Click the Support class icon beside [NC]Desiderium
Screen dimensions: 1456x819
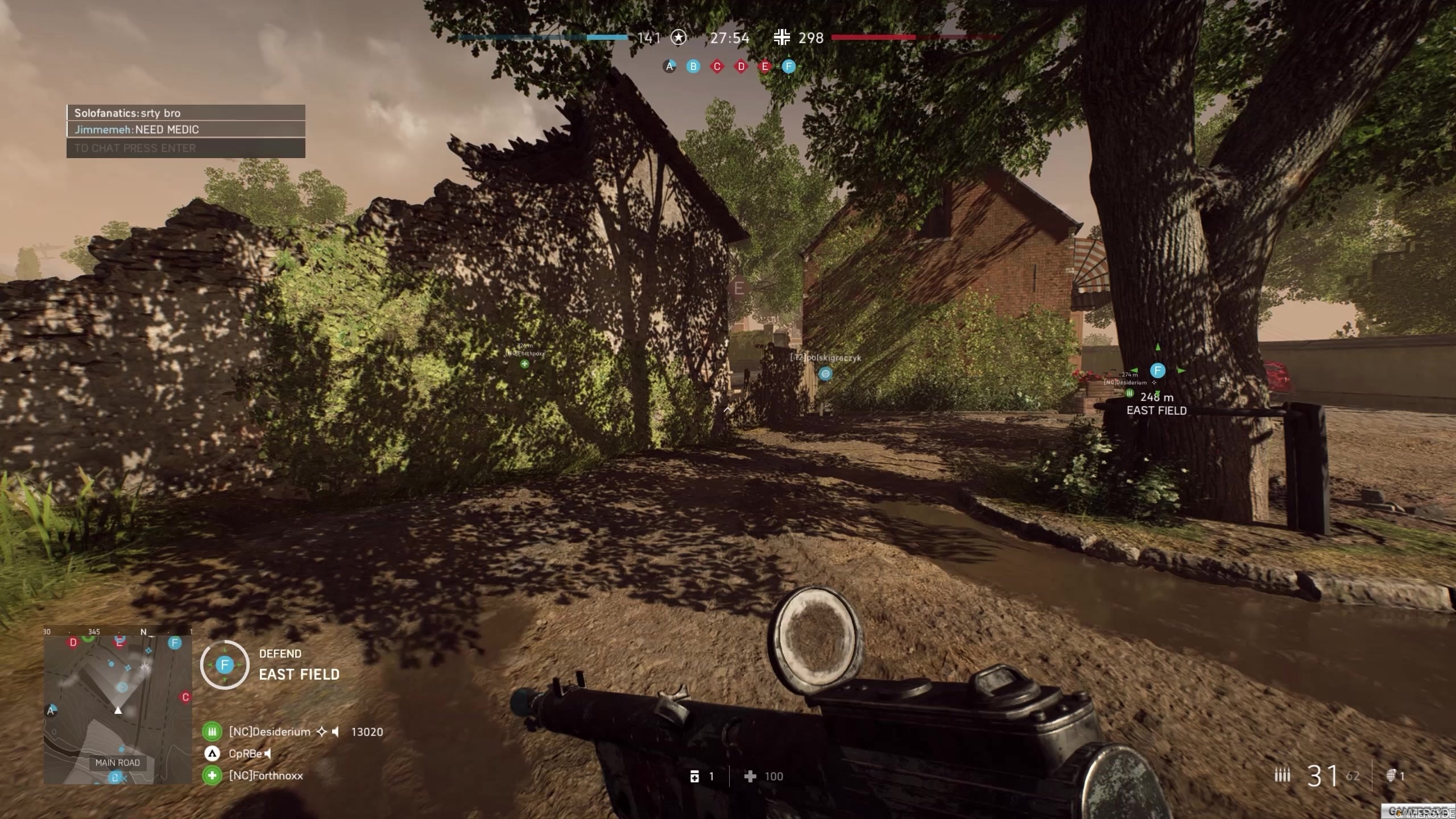(212, 731)
